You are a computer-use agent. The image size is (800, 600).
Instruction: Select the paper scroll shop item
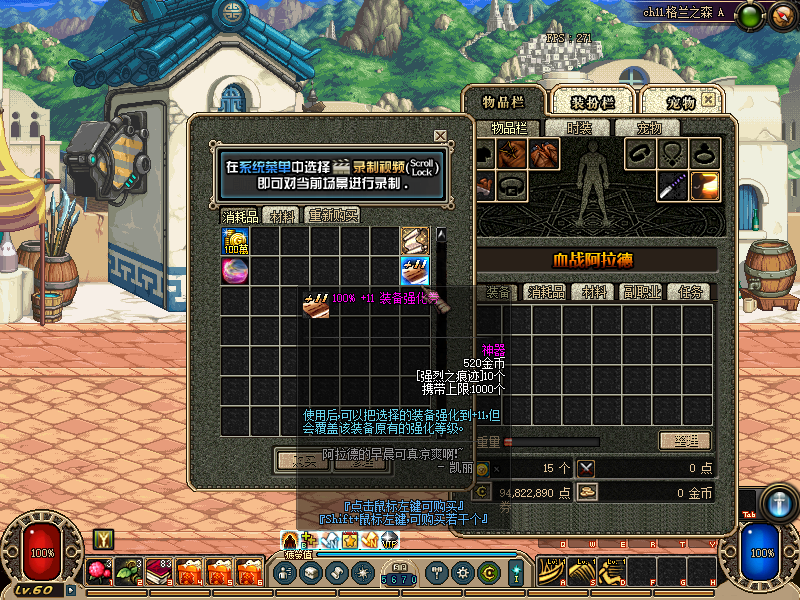point(415,241)
